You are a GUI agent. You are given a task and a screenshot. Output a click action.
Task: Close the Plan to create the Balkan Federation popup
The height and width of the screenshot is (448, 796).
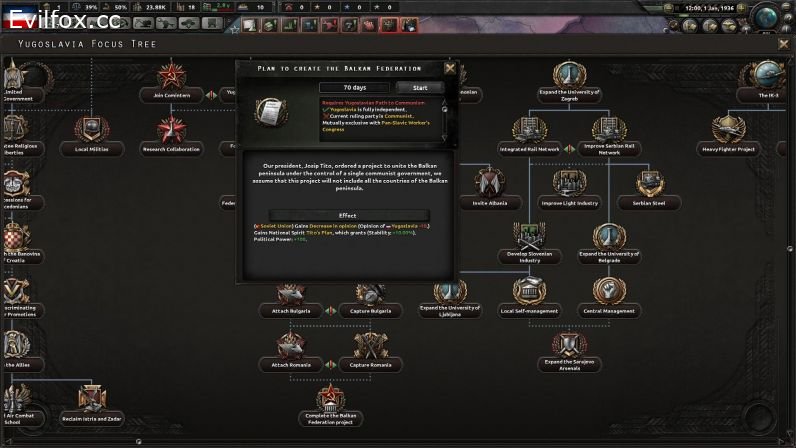[450, 68]
